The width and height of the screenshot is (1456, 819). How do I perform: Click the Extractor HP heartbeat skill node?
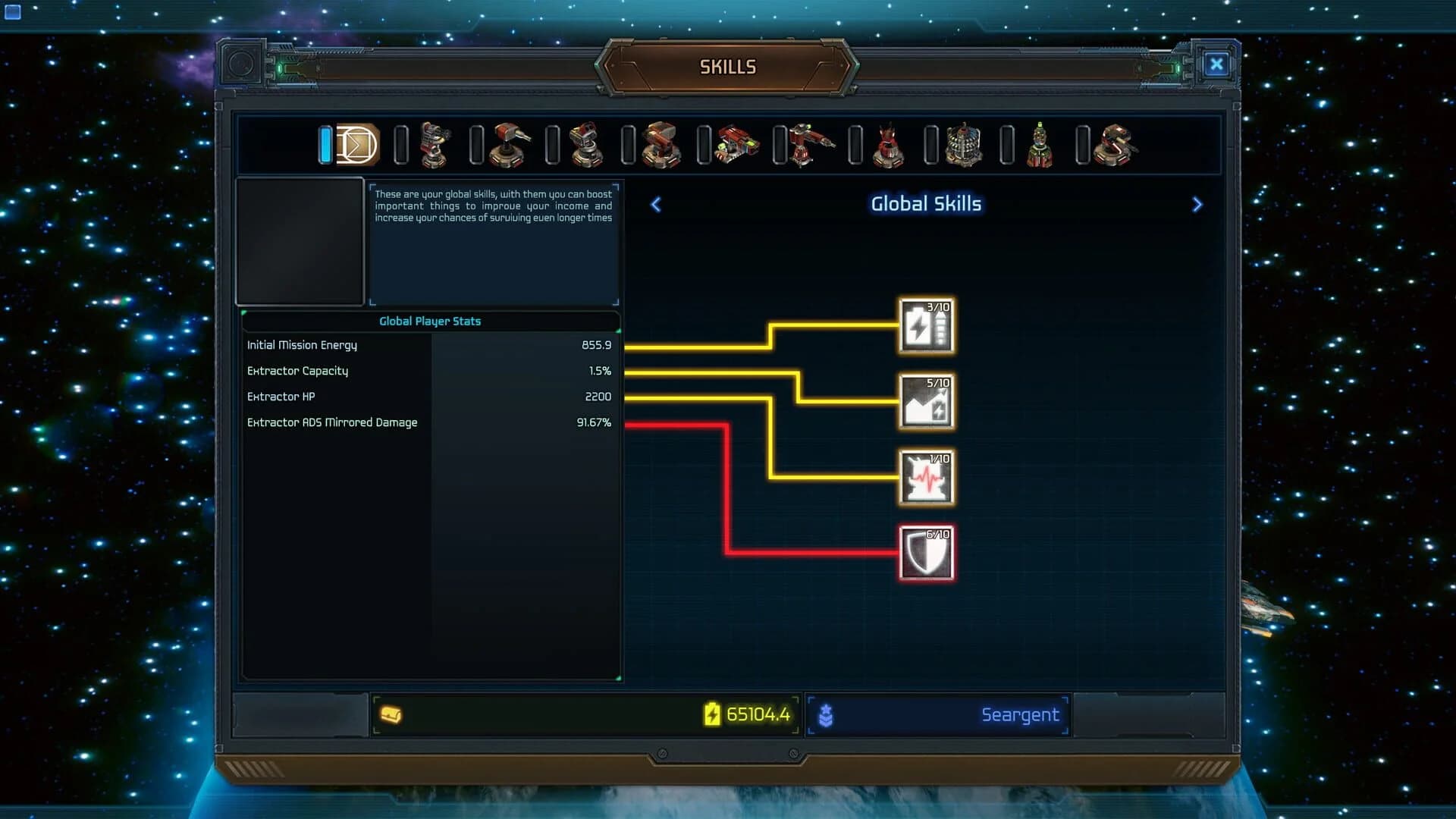click(927, 477)
